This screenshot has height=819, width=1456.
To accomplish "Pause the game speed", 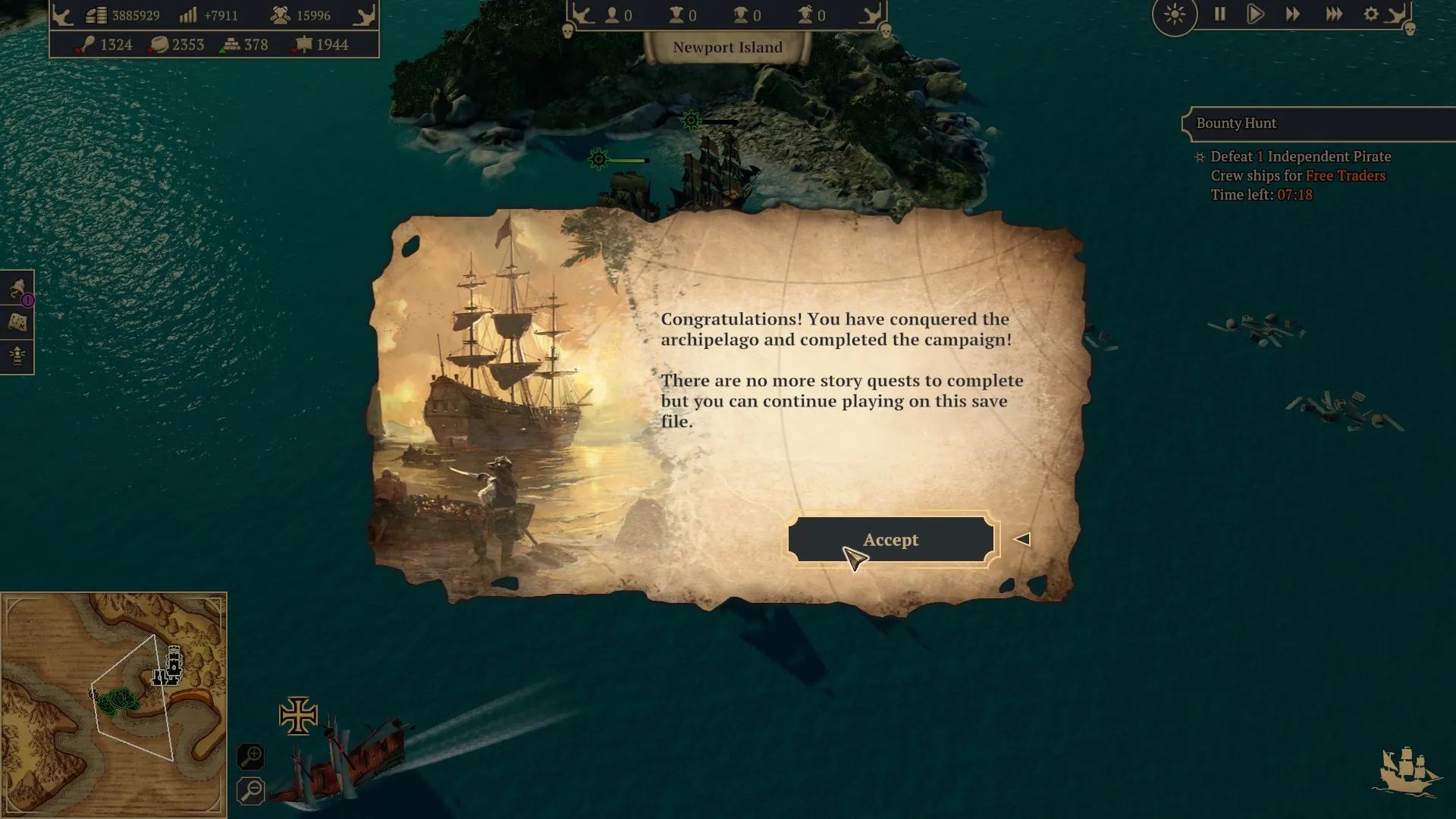I will pos(1219,14).
